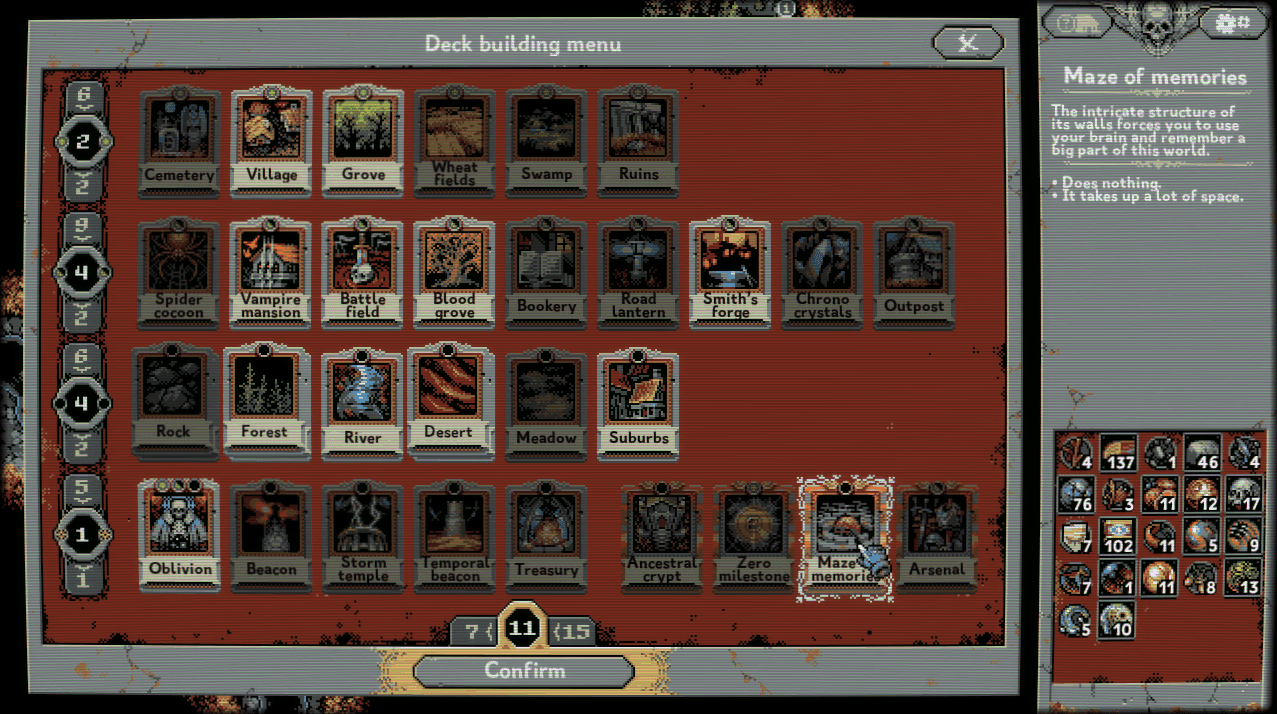Toggle the Vampire mansion card
Viewport: 1277px width, 714px height.
[x=271, y=272]
